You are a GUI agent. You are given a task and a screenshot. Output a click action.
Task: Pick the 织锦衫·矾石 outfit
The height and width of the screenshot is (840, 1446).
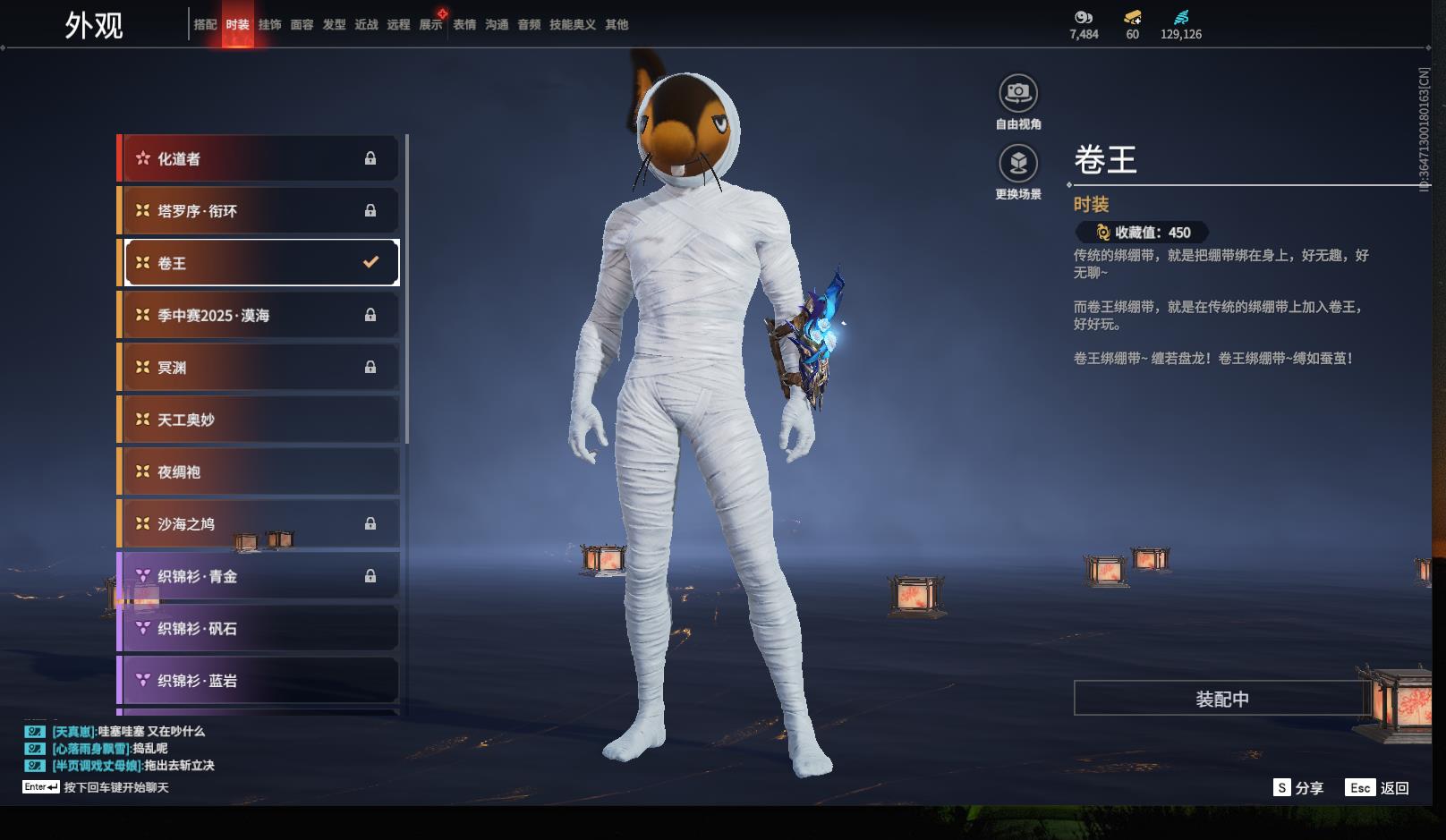pos(259,628)
